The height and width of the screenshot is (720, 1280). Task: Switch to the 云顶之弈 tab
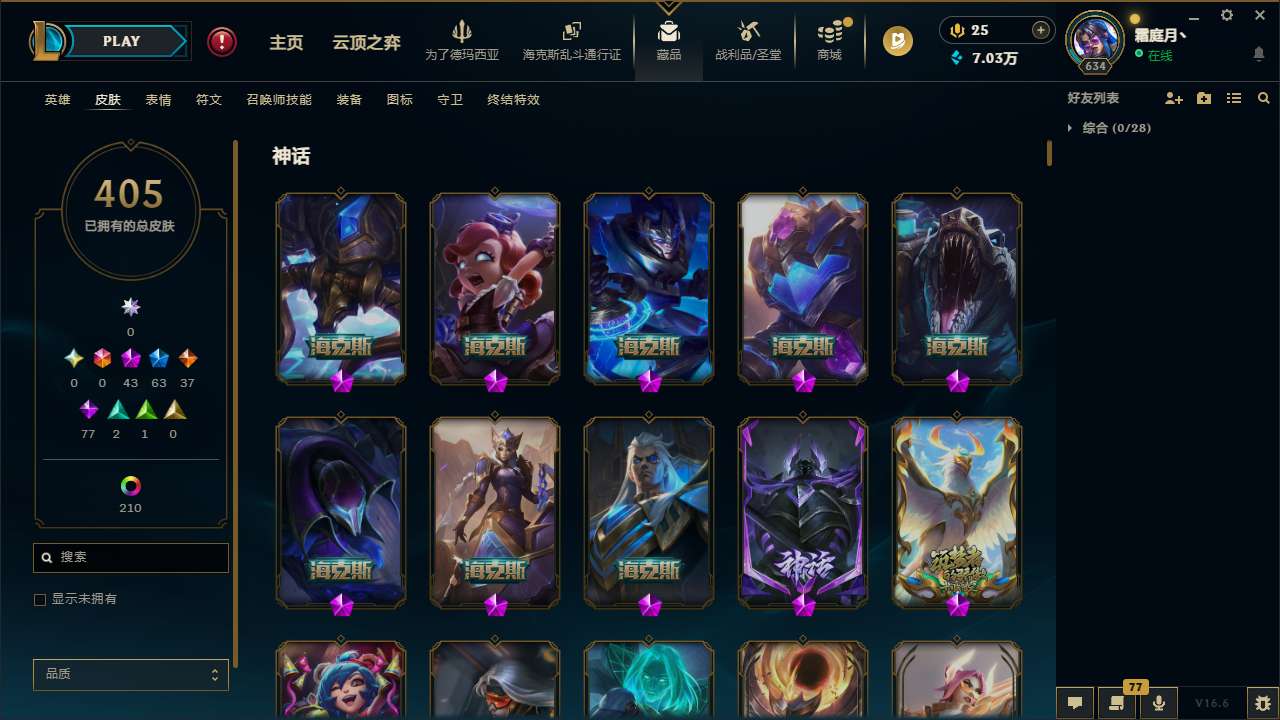point(365,41)
